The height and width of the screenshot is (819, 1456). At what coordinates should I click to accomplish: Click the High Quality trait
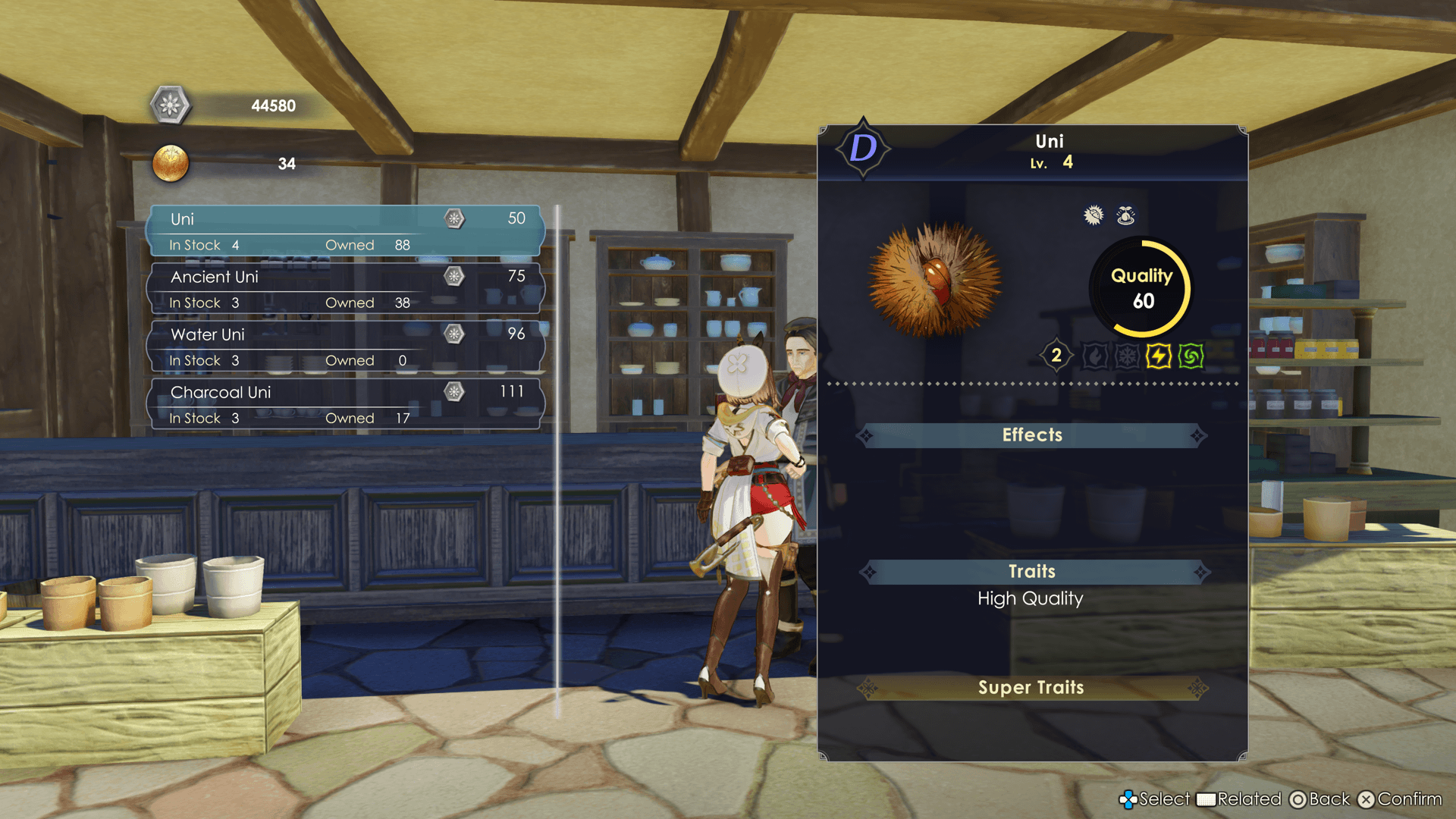[1030, 599]
